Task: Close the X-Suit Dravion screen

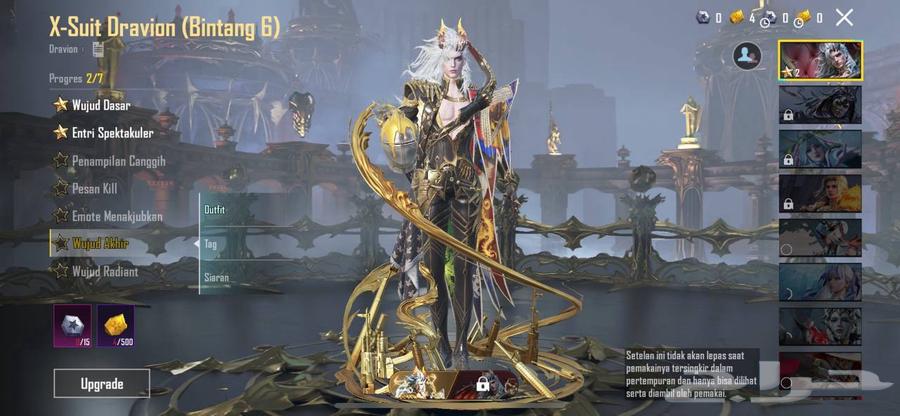Action: (845, 17)
